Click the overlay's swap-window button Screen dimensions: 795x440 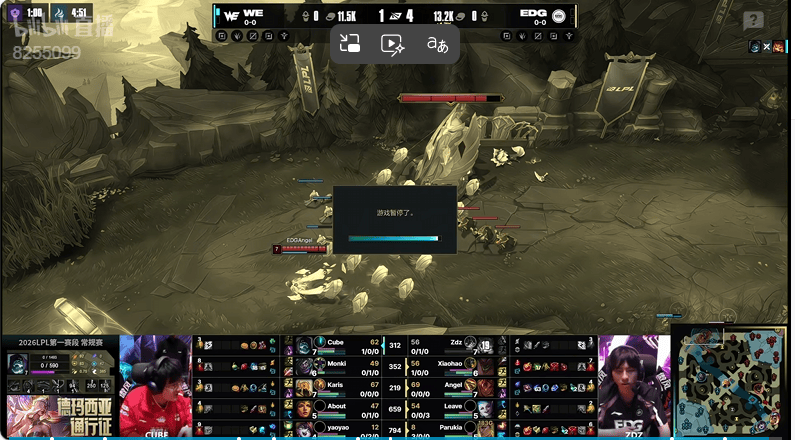(350, 44)
